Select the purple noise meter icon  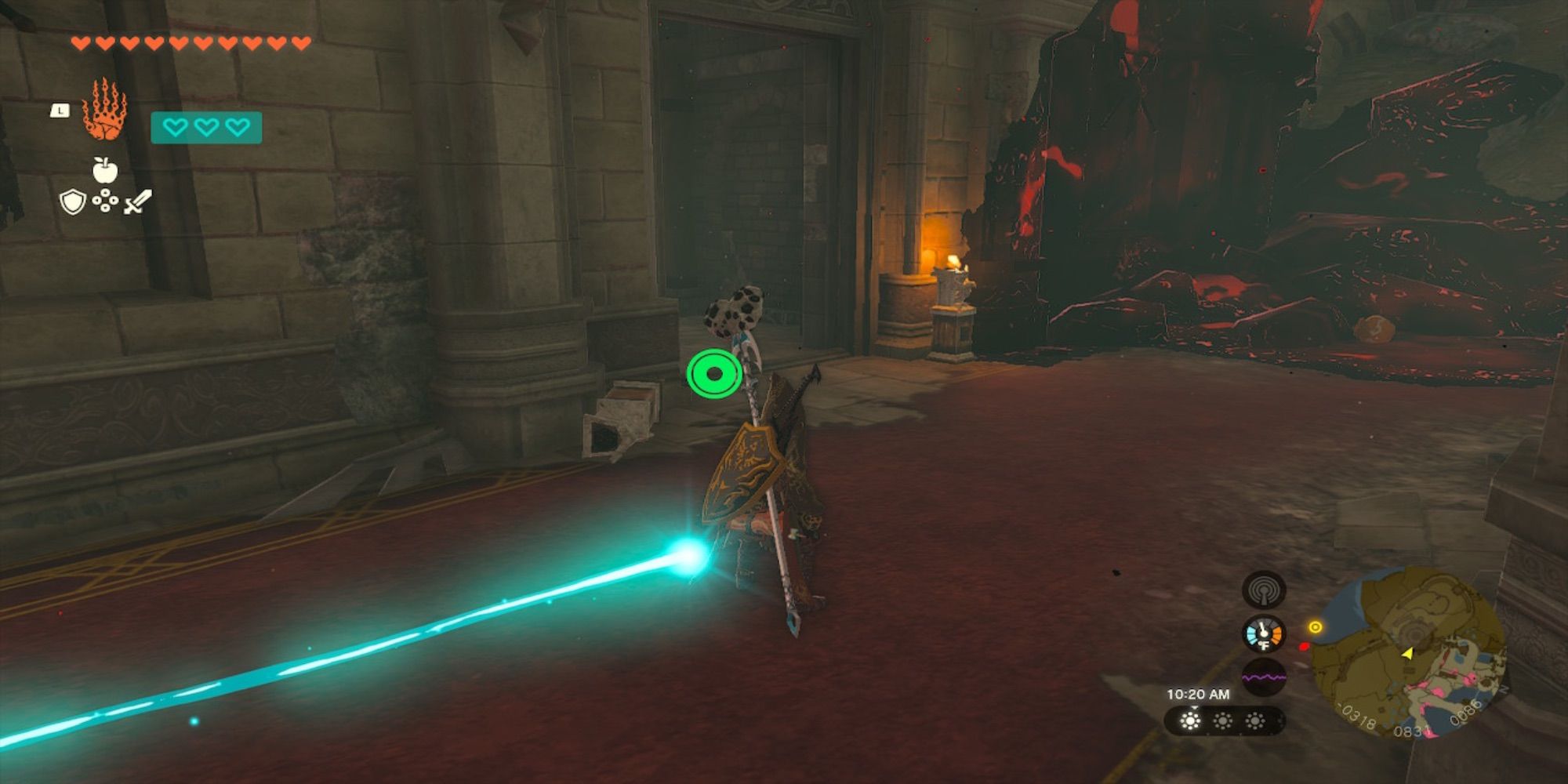pyautogui.click(x=1263, y=677)
